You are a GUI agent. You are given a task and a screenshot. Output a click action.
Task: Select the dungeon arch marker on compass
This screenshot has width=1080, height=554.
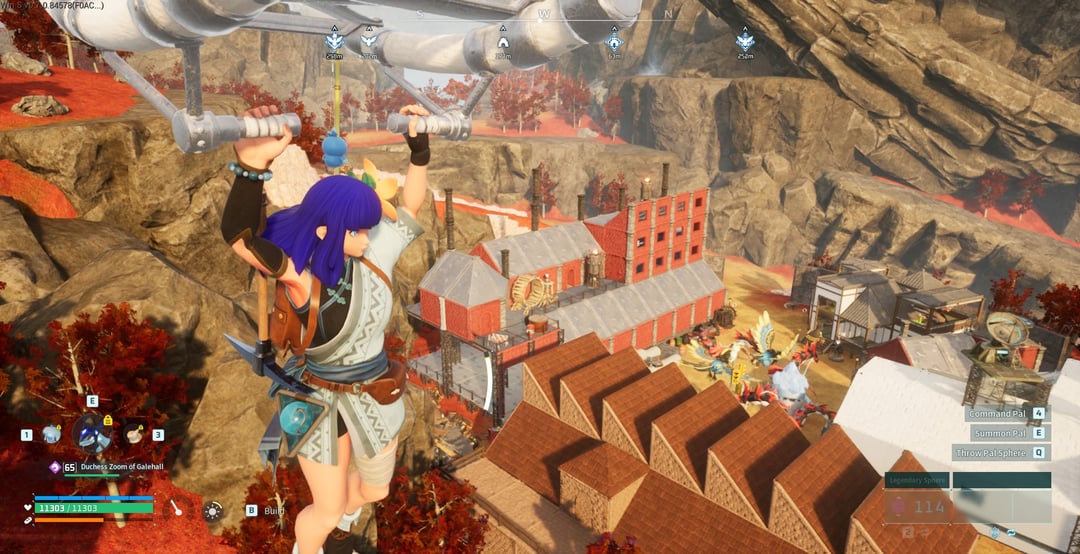pyautogui.click(x=503, y=41)
